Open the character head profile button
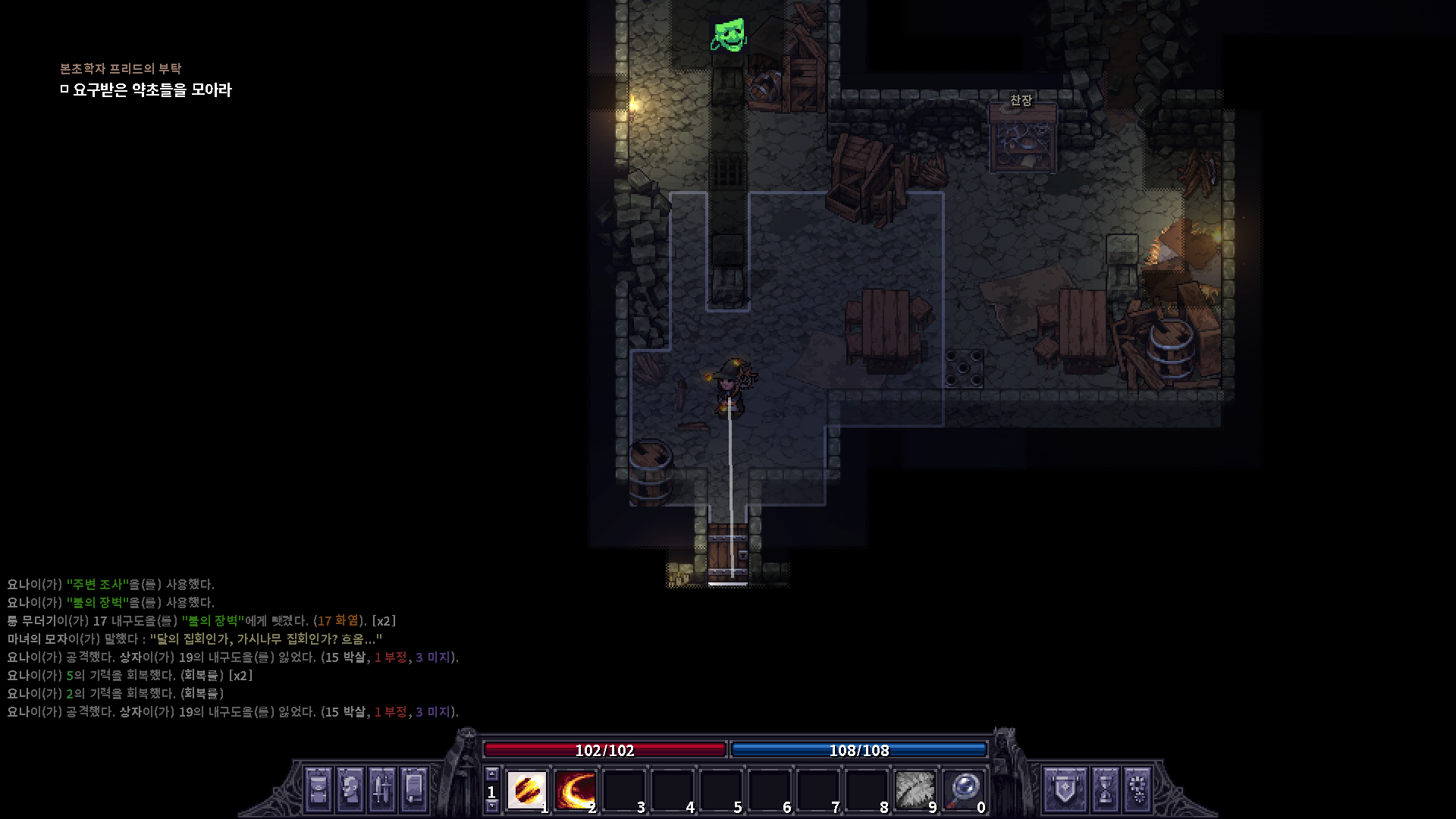This screenshot has width=1456, height=819. pyautogui.click(x=350, y=789)
